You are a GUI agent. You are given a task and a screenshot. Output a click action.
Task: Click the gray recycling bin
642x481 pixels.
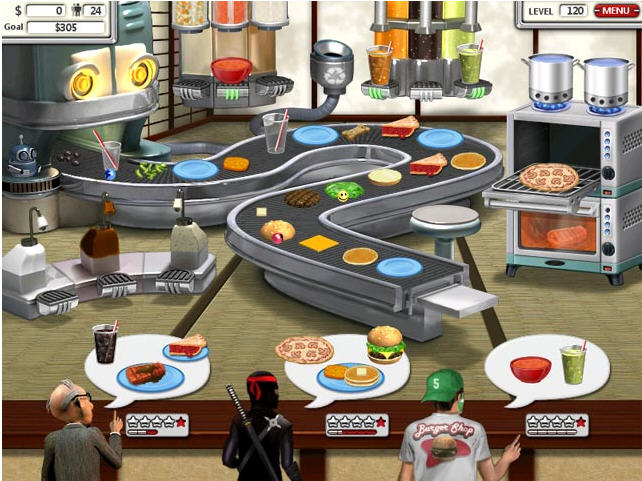tap(331, 65)
